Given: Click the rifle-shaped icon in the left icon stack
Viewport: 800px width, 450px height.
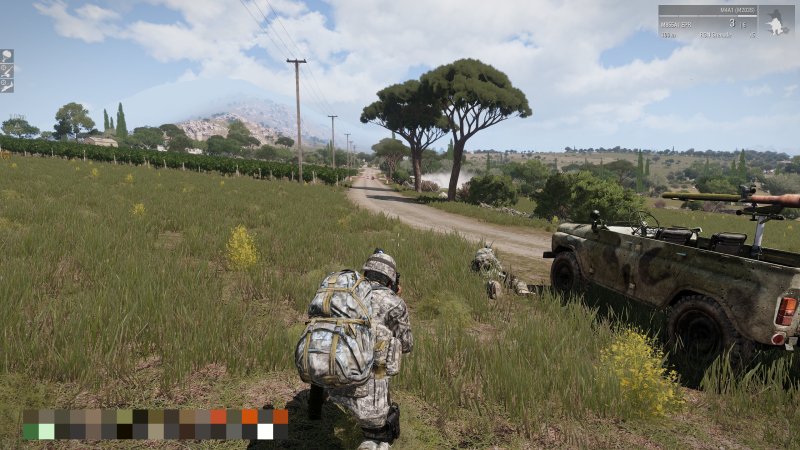Looking at the screenshot, I should point(7,87).
